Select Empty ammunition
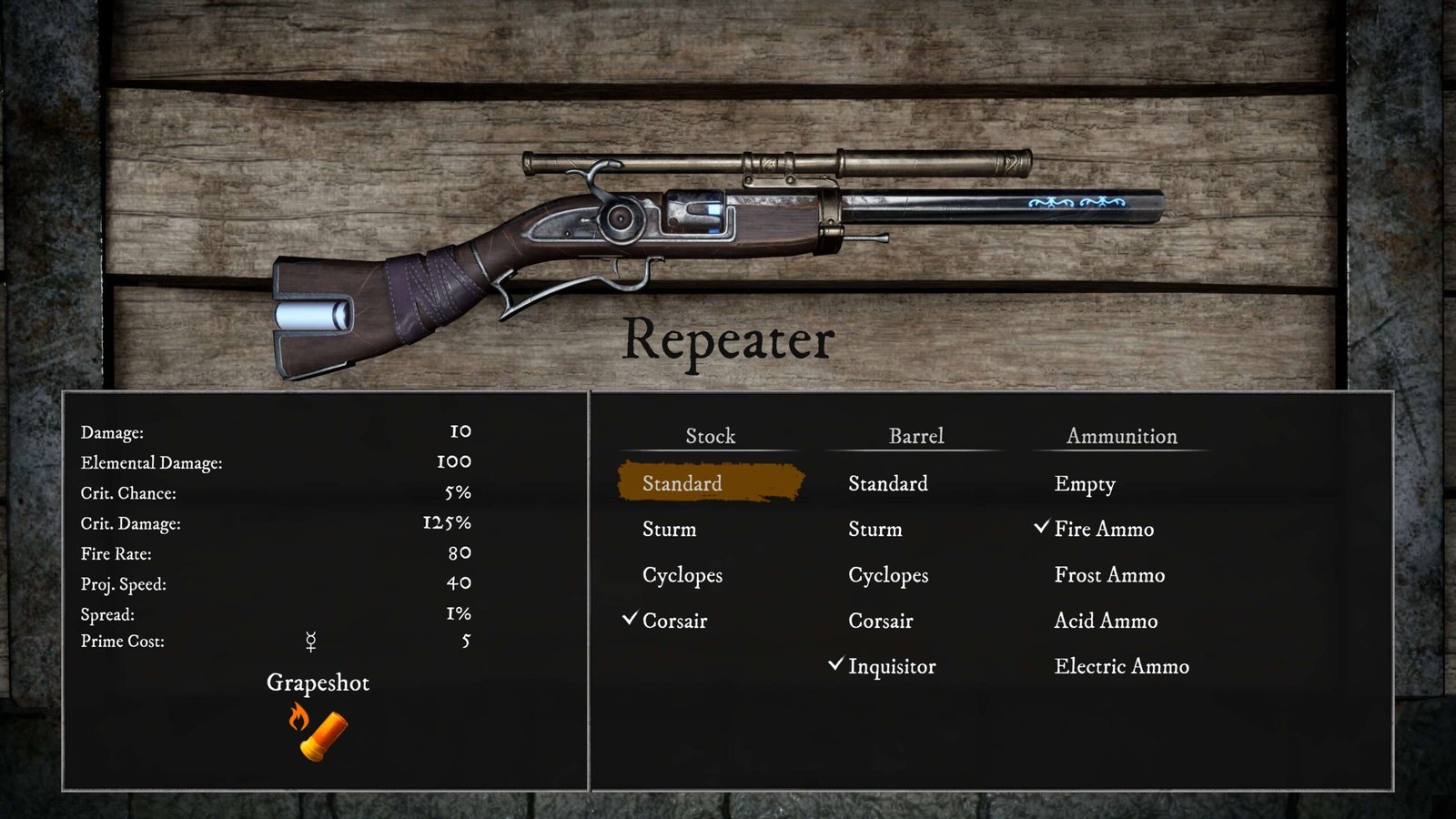Image resolution: width=1456 pixels, height=819 pixels. pyautogui.click(x=1085, y=484)
